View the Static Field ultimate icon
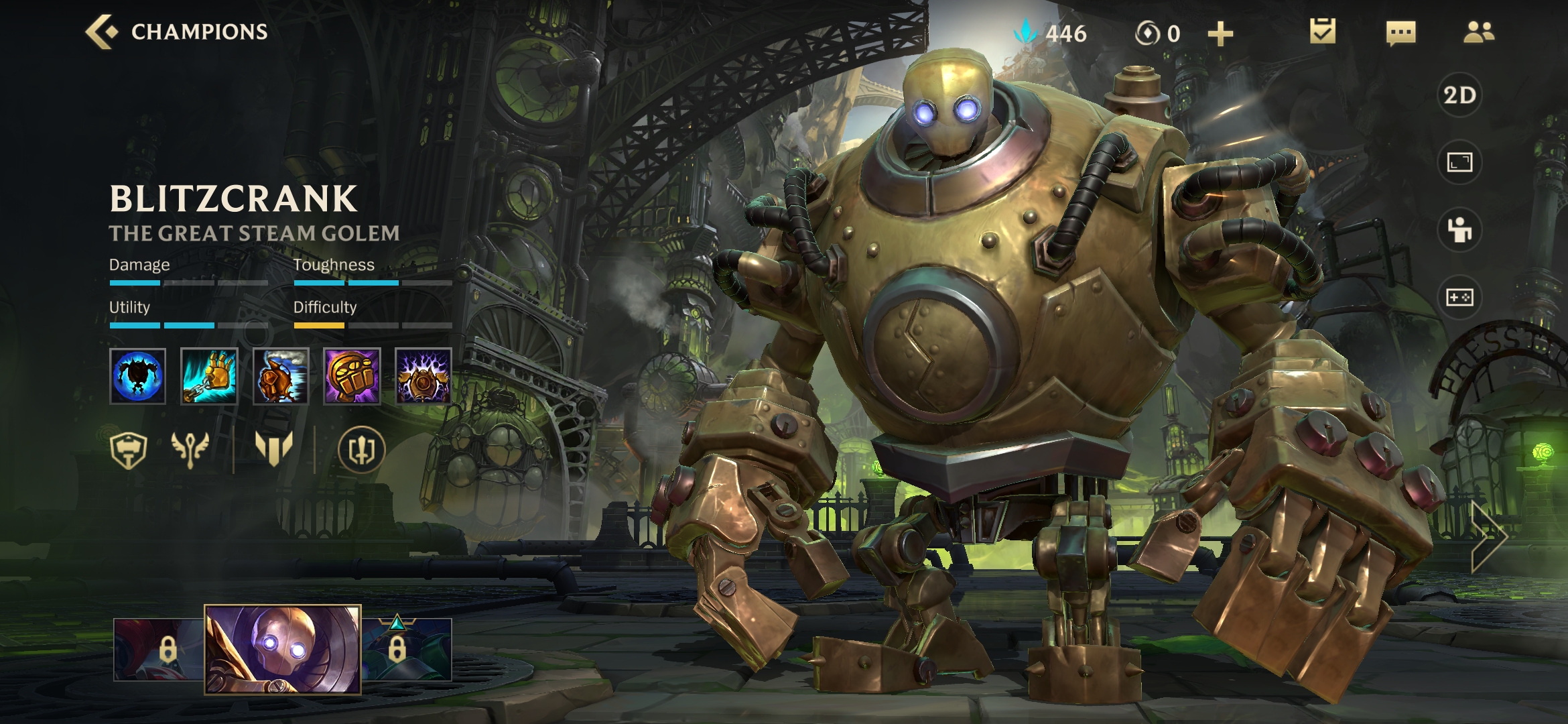Image resolution: width=1568 pixels, height=724 pixels. pos(423,376)
